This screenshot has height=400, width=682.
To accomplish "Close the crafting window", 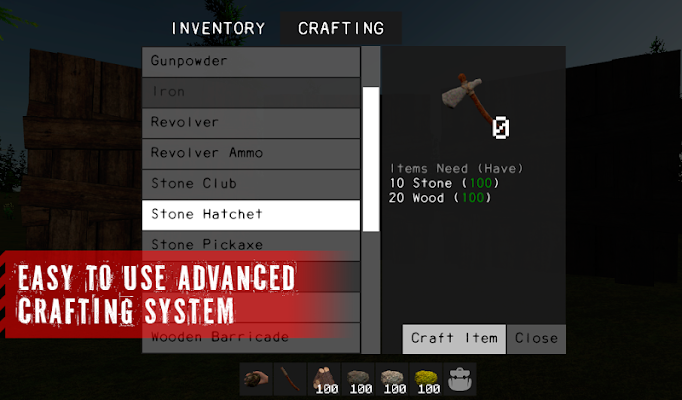I will pyautogui.click(x=536, y=338).
